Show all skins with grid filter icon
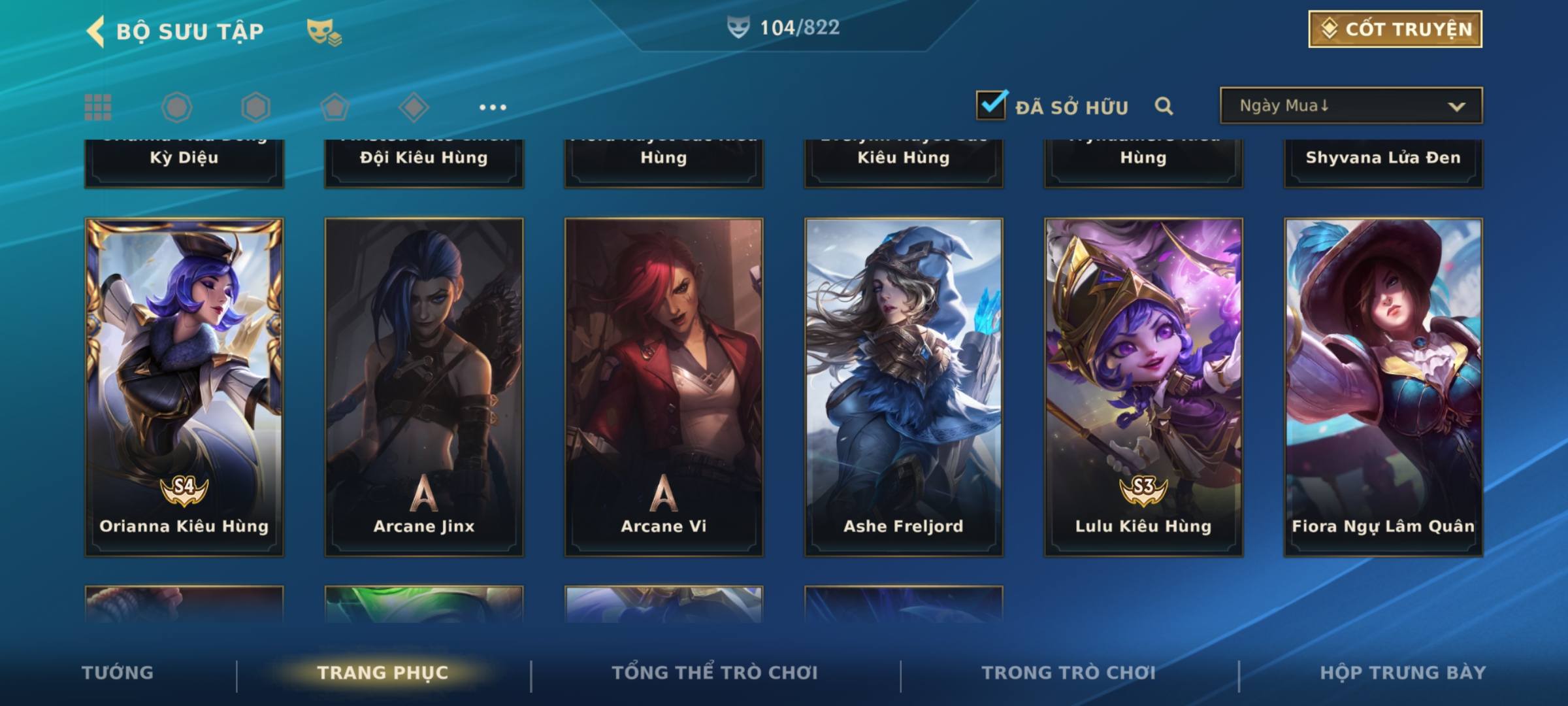1568x706 pixels. 98,107
